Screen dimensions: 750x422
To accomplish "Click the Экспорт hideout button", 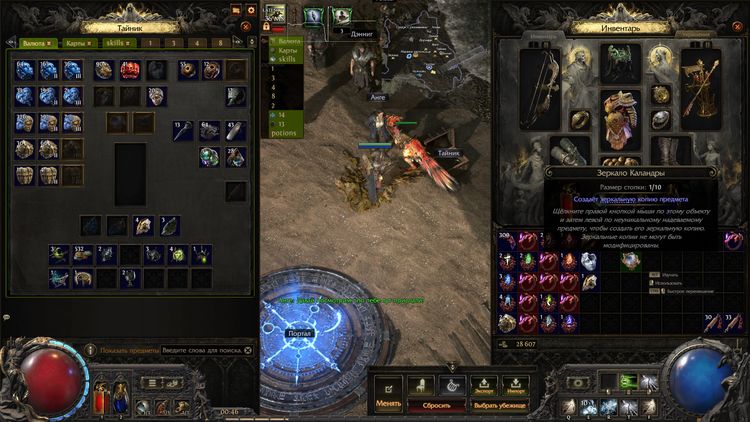I will pos(485,386).
